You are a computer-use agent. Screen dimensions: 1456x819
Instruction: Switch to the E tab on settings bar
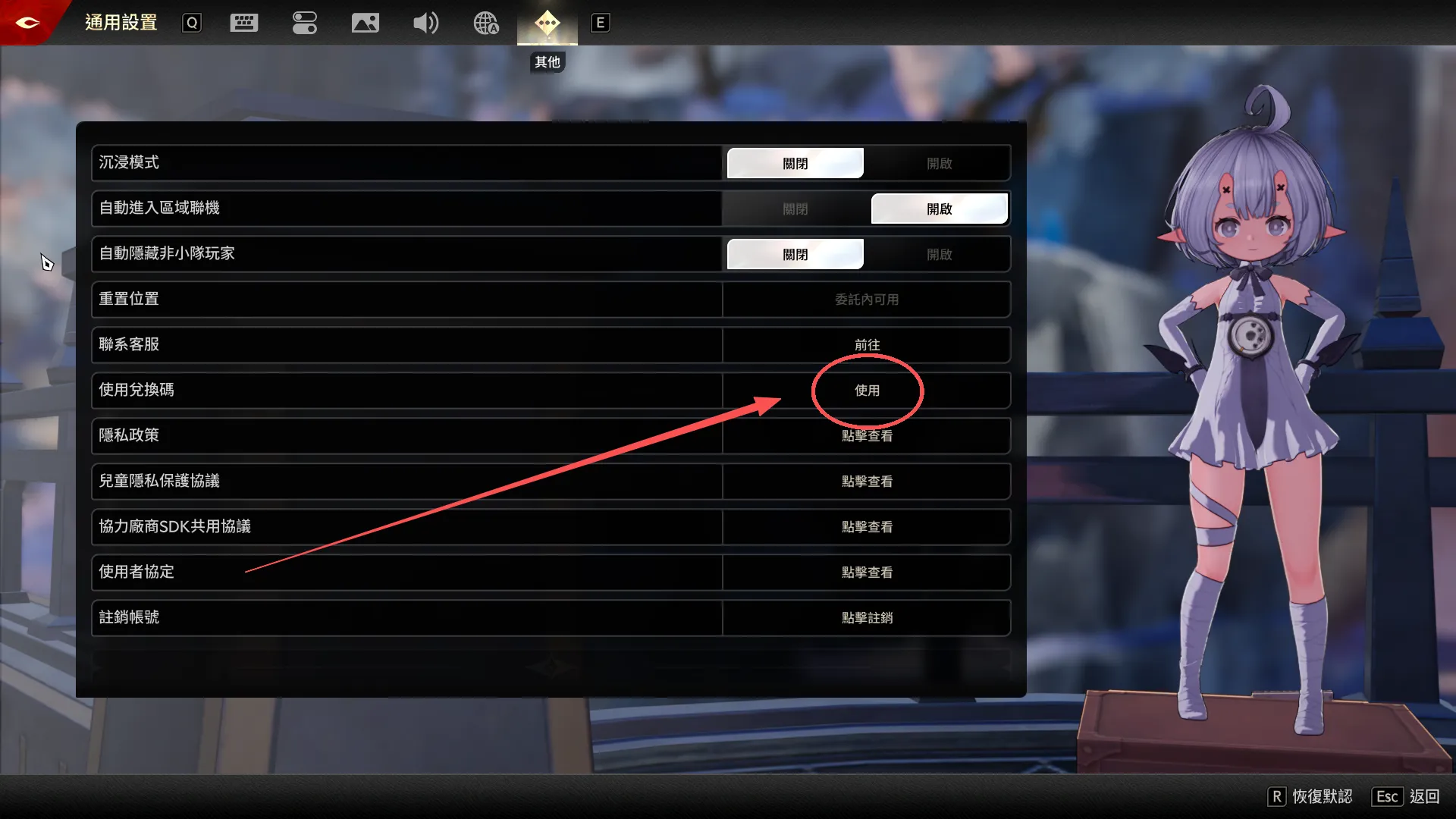tap(600, 23)
